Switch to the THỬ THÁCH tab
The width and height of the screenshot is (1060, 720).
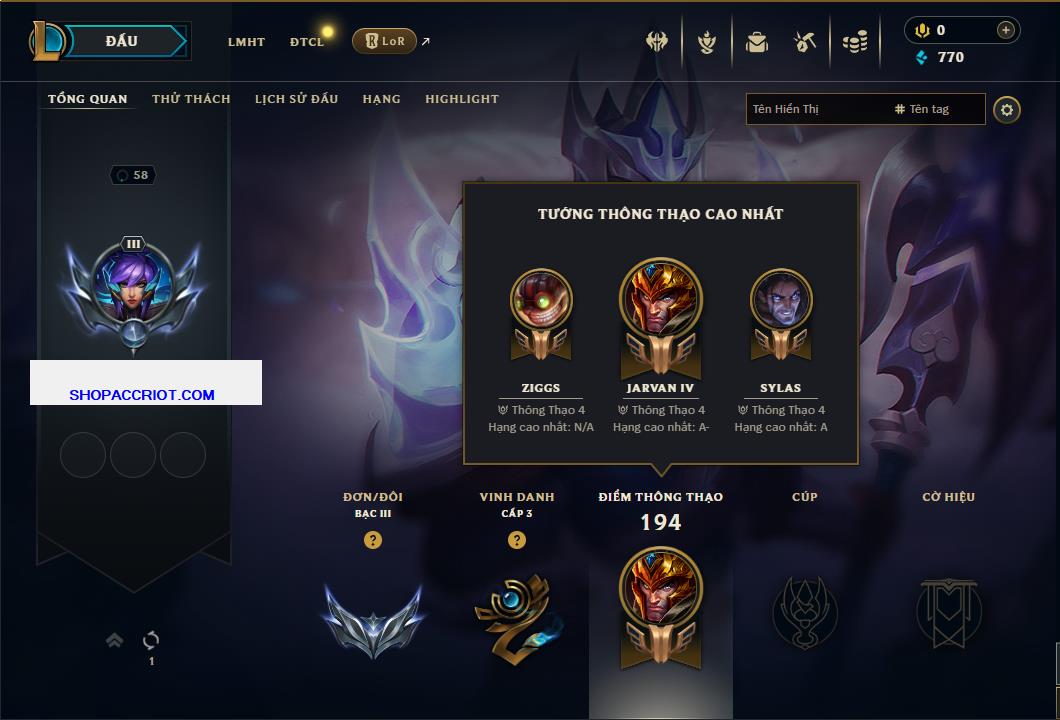[191, 99]
